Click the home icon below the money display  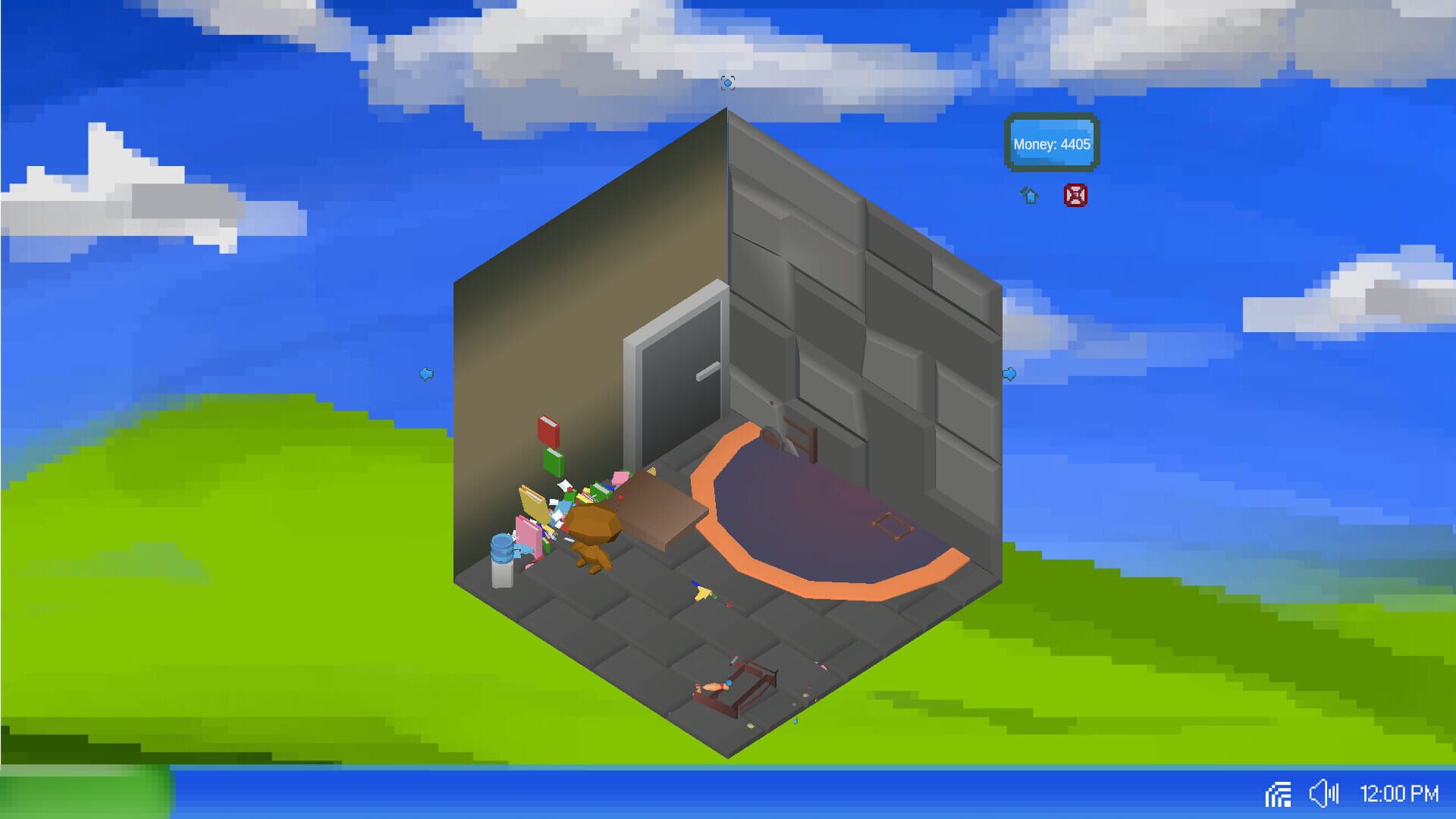tap(1029, 196)
